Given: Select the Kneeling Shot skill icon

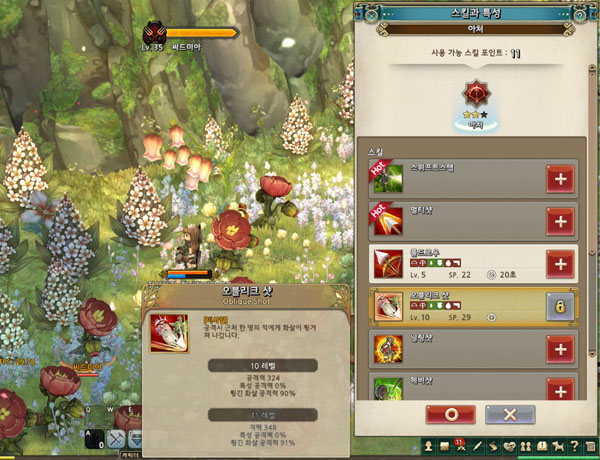Looking at the screenshot, I should tap(386, 349).
